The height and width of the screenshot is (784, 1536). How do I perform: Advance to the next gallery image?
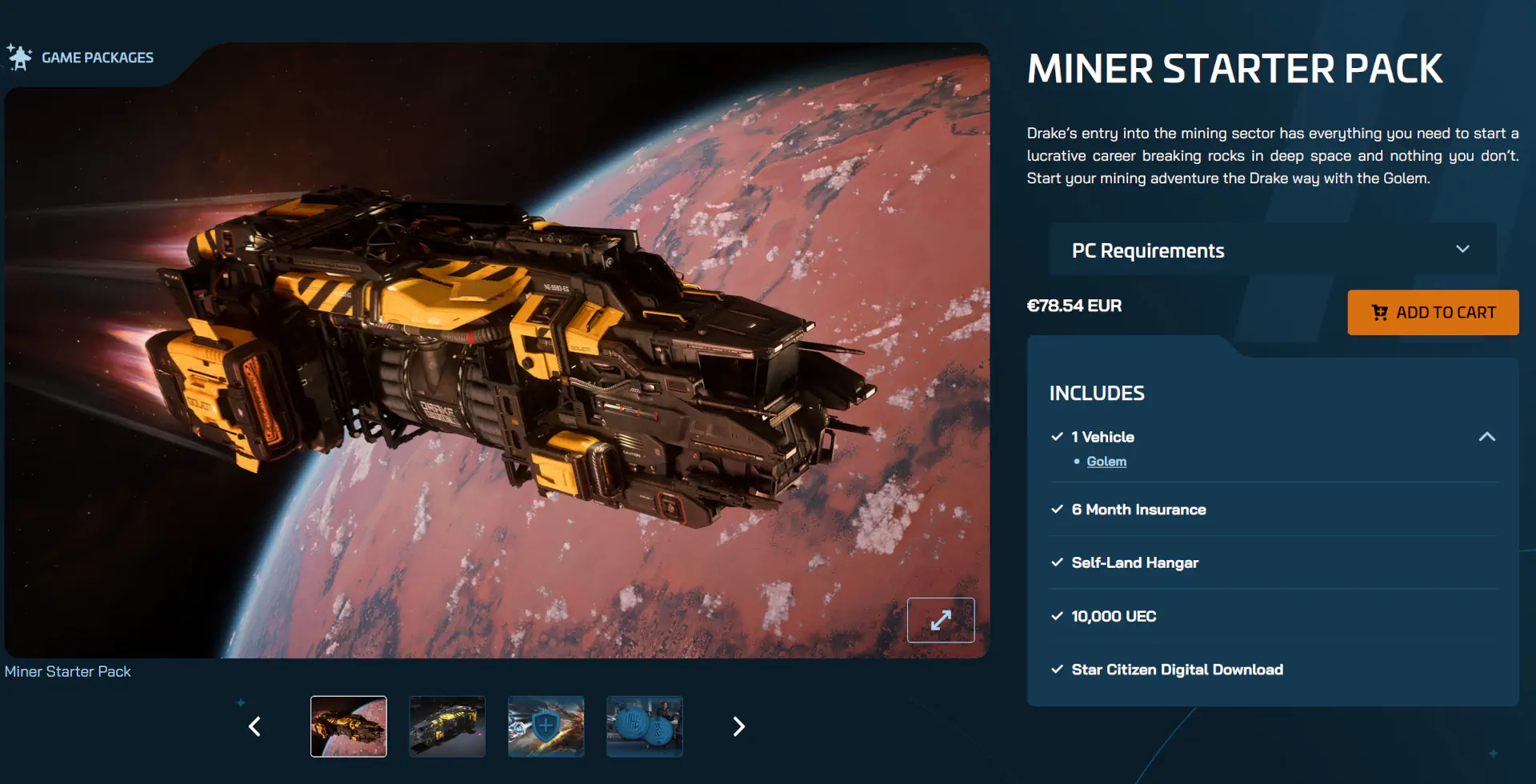738,726
